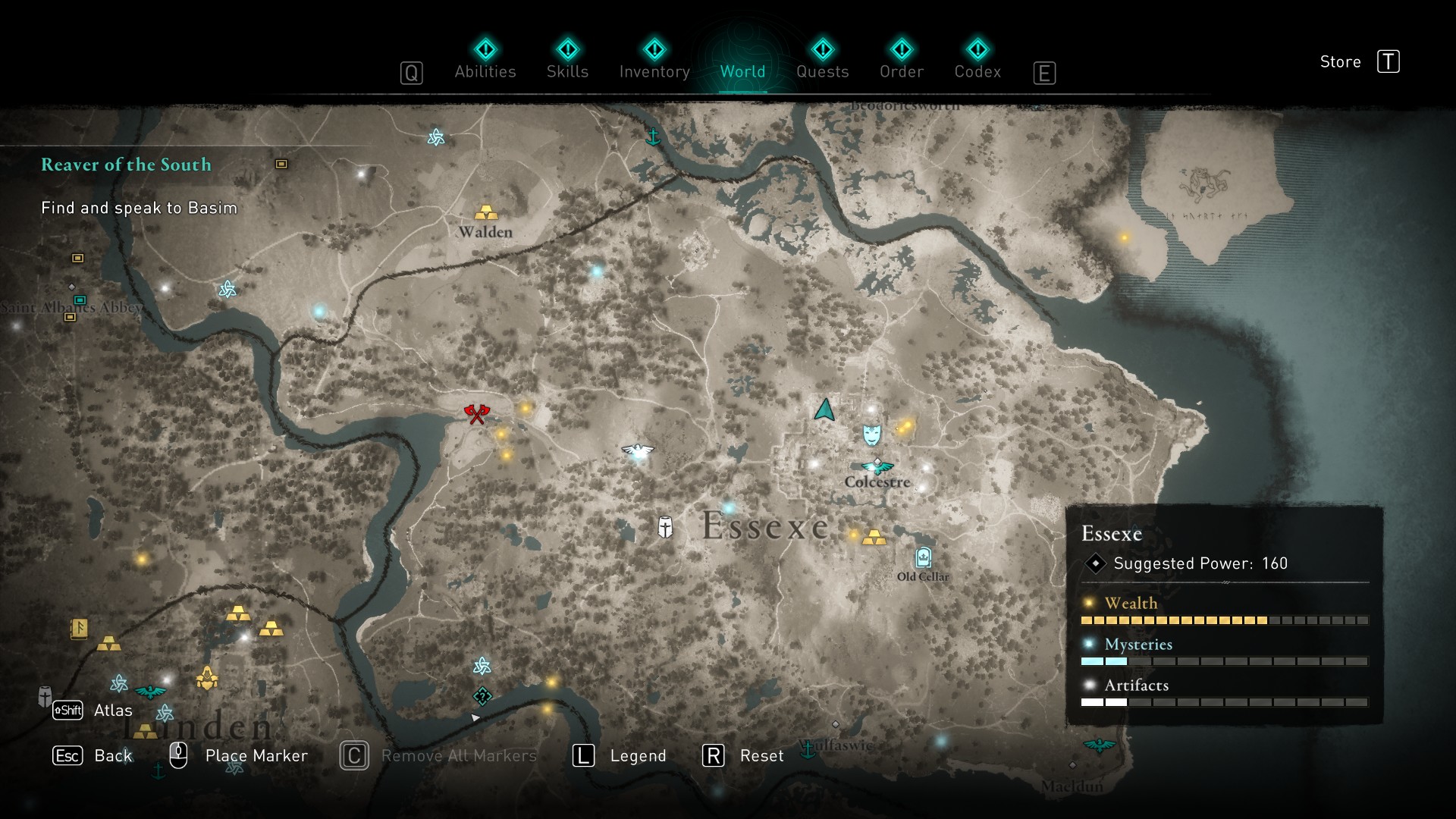The height and width of the screenshot is (819, 1456).
Task: Click the Back button
Action: 93,755
